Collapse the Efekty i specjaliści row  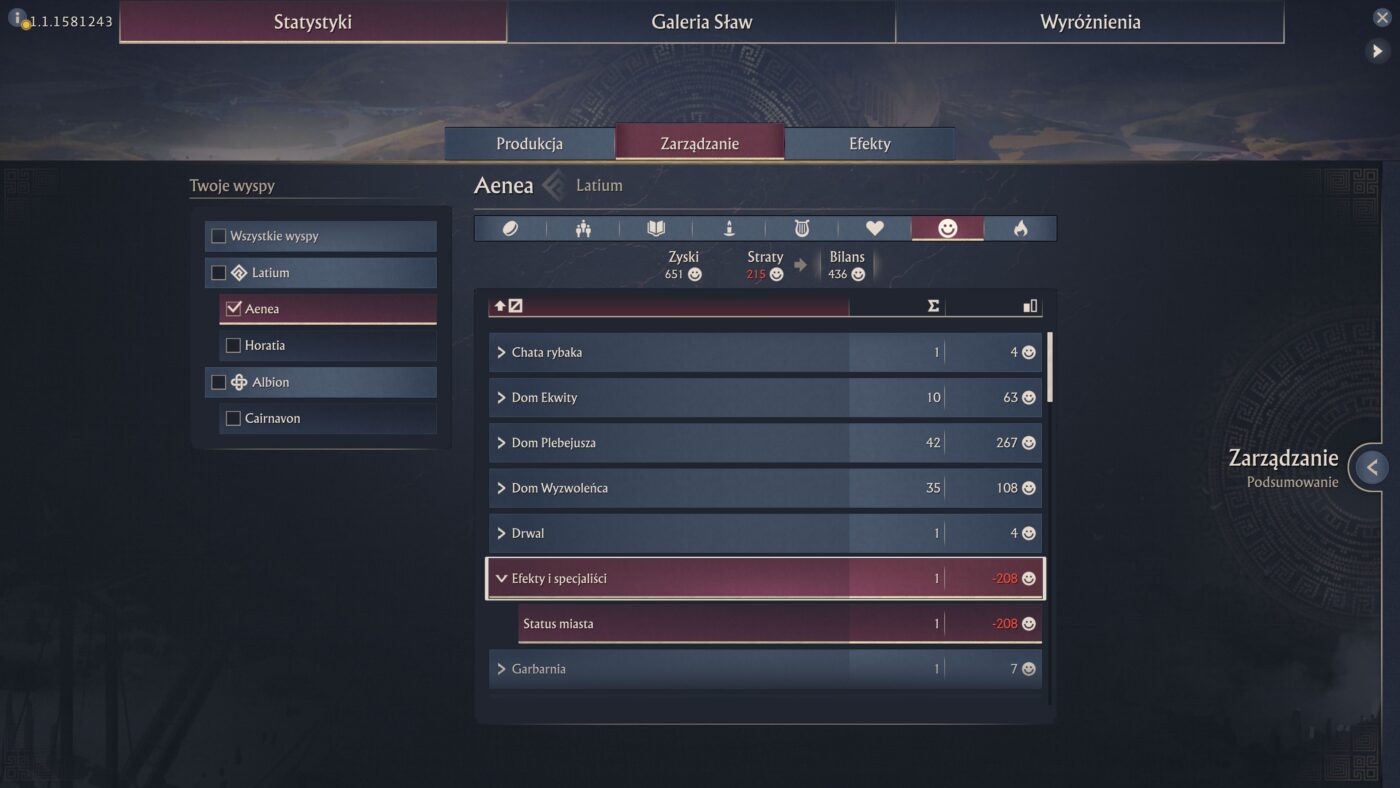(502, 579)
